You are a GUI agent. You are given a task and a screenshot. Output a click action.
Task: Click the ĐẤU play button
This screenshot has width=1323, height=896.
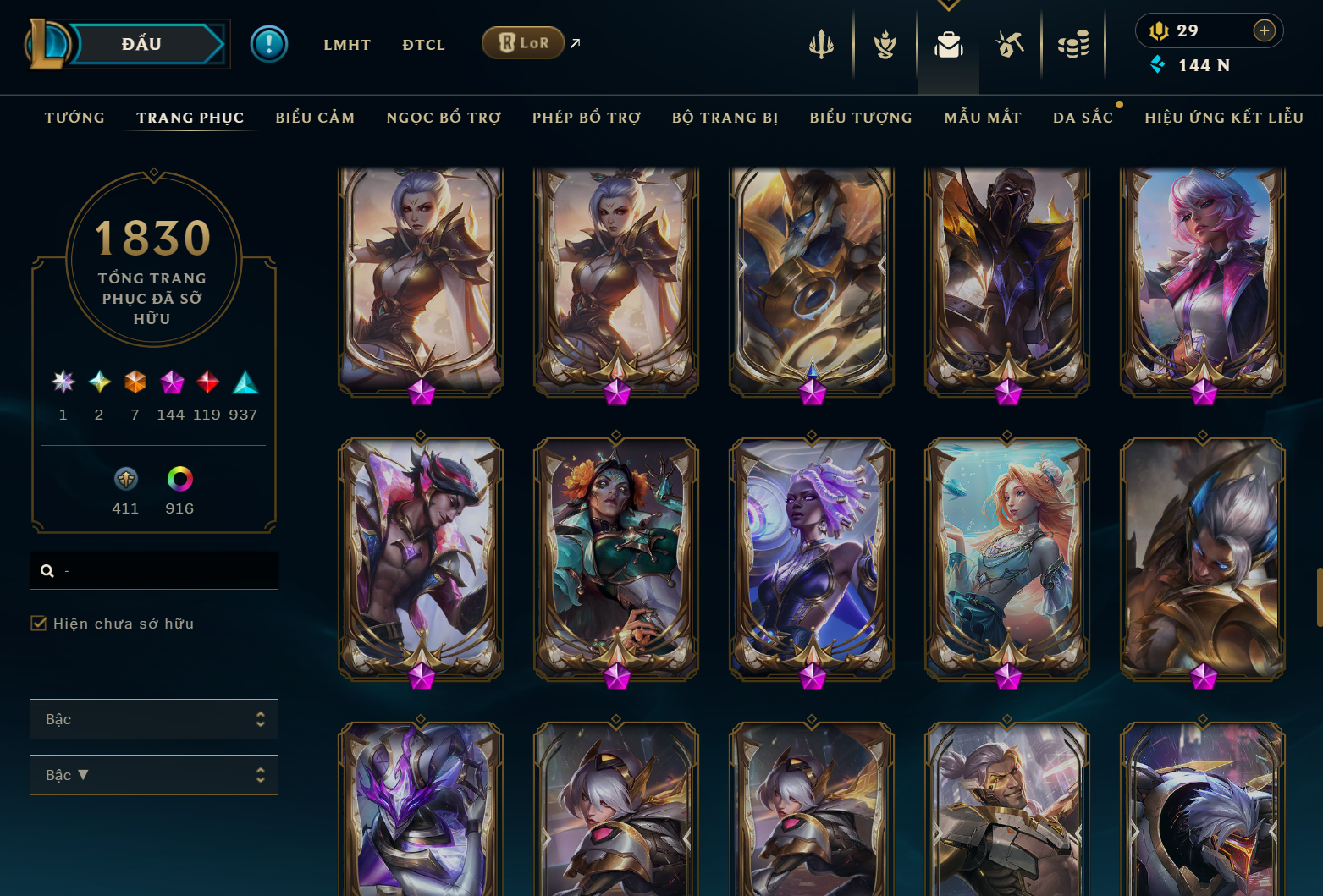click(x=140, y=43)
